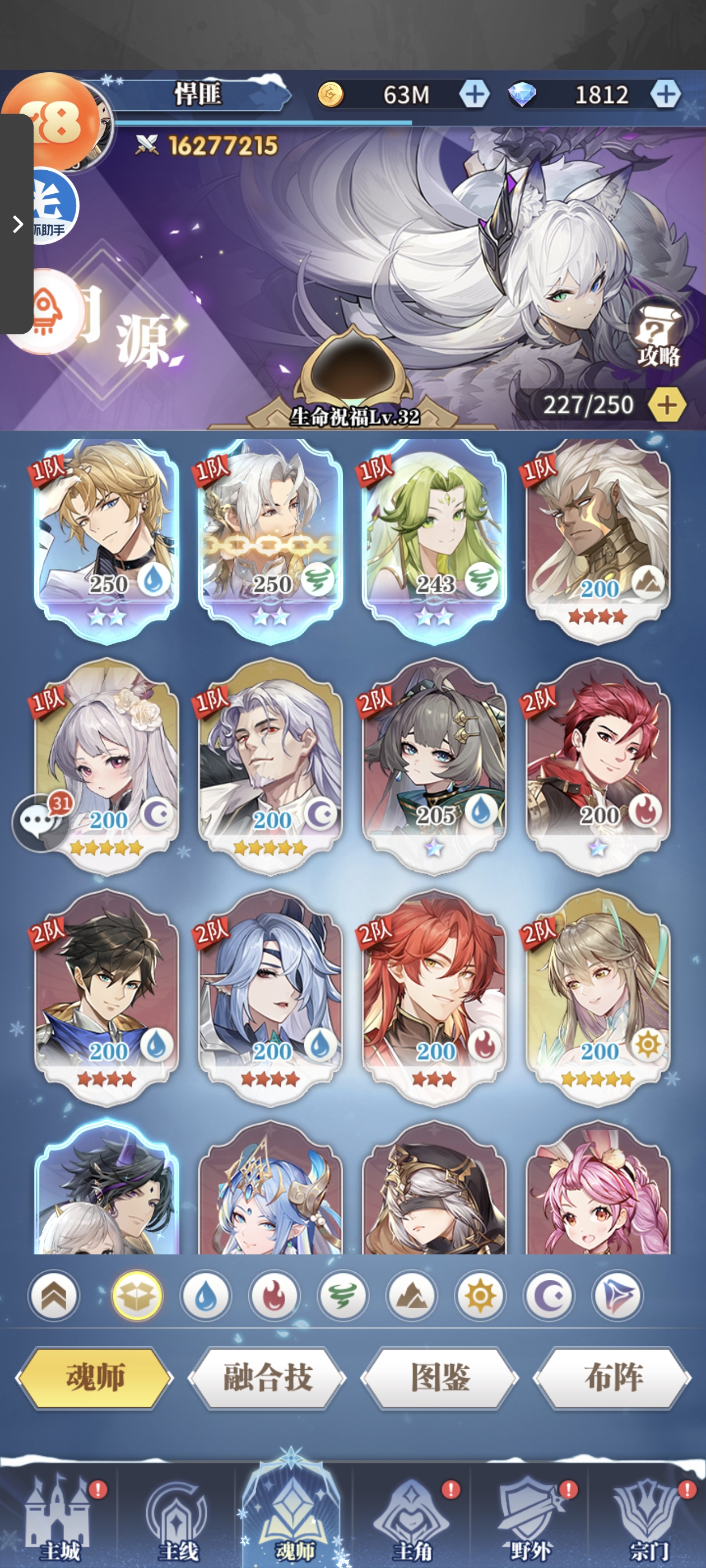Filter heroes by moon dark element
Image resolution: width=706 pixels, height=1568 pixels.
549,1296
